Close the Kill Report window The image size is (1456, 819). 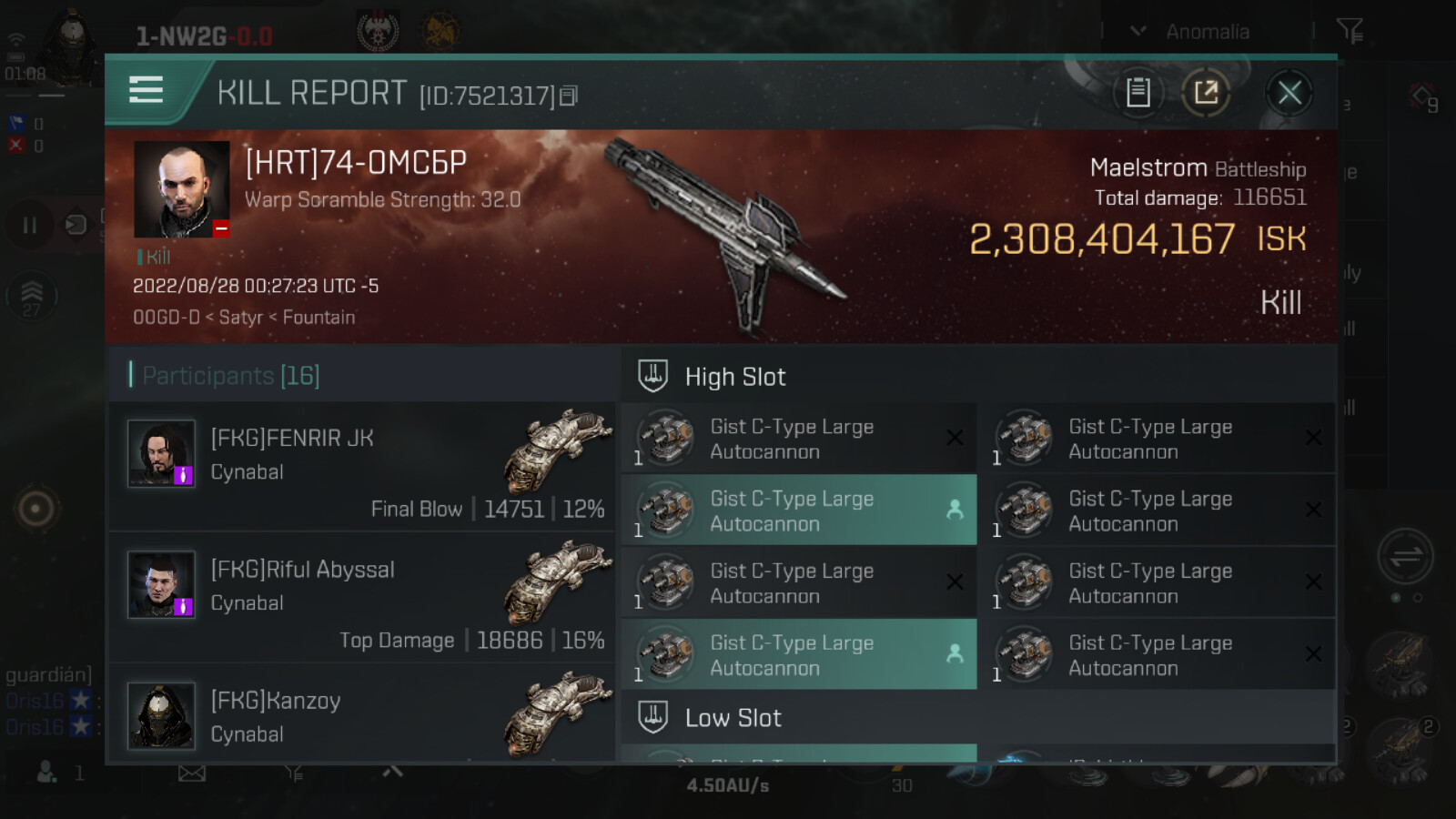[1289, 93]
